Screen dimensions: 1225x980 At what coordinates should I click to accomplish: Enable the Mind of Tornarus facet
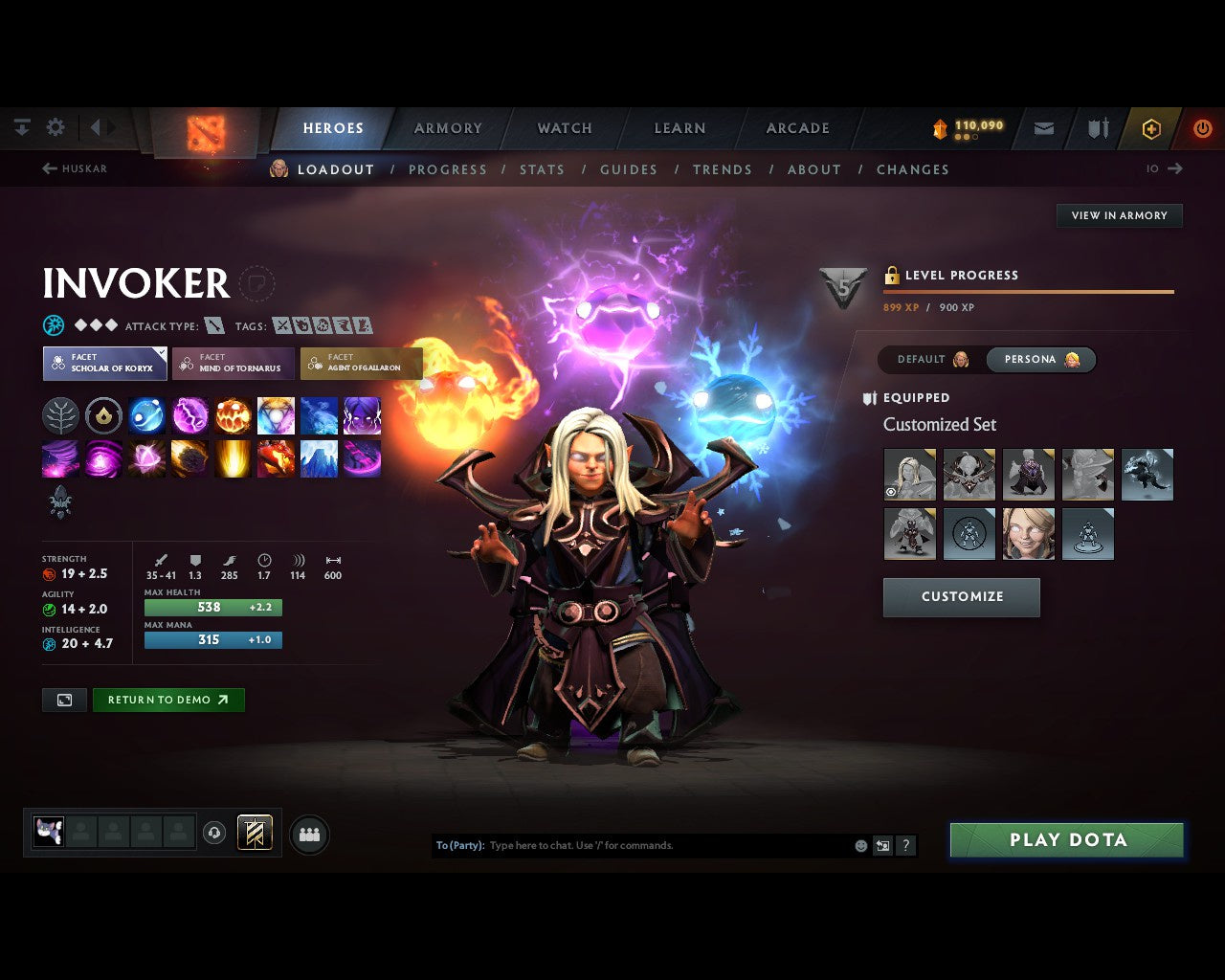(233, 363)
